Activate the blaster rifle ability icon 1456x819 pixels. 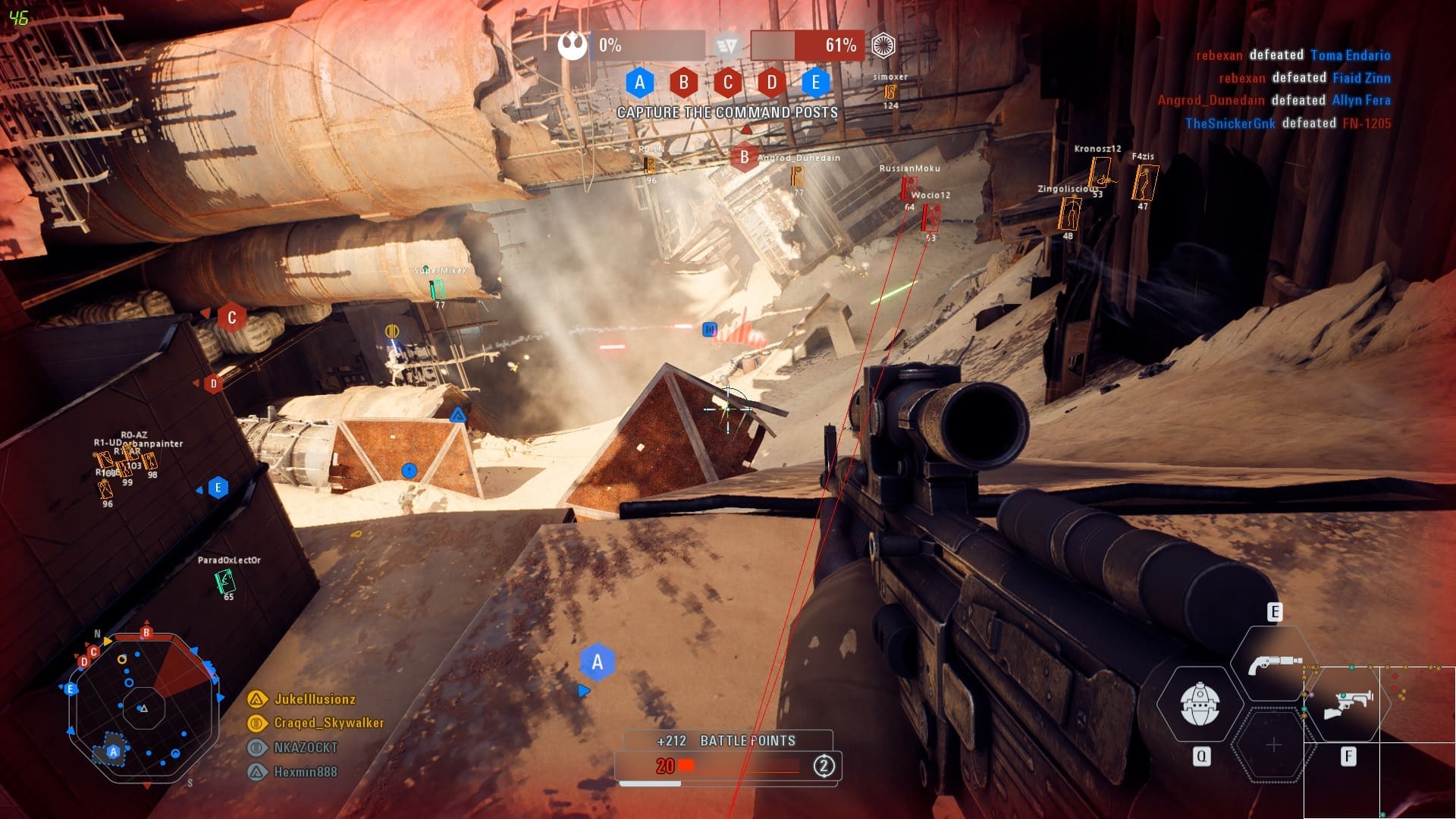tap(1348, 704)
